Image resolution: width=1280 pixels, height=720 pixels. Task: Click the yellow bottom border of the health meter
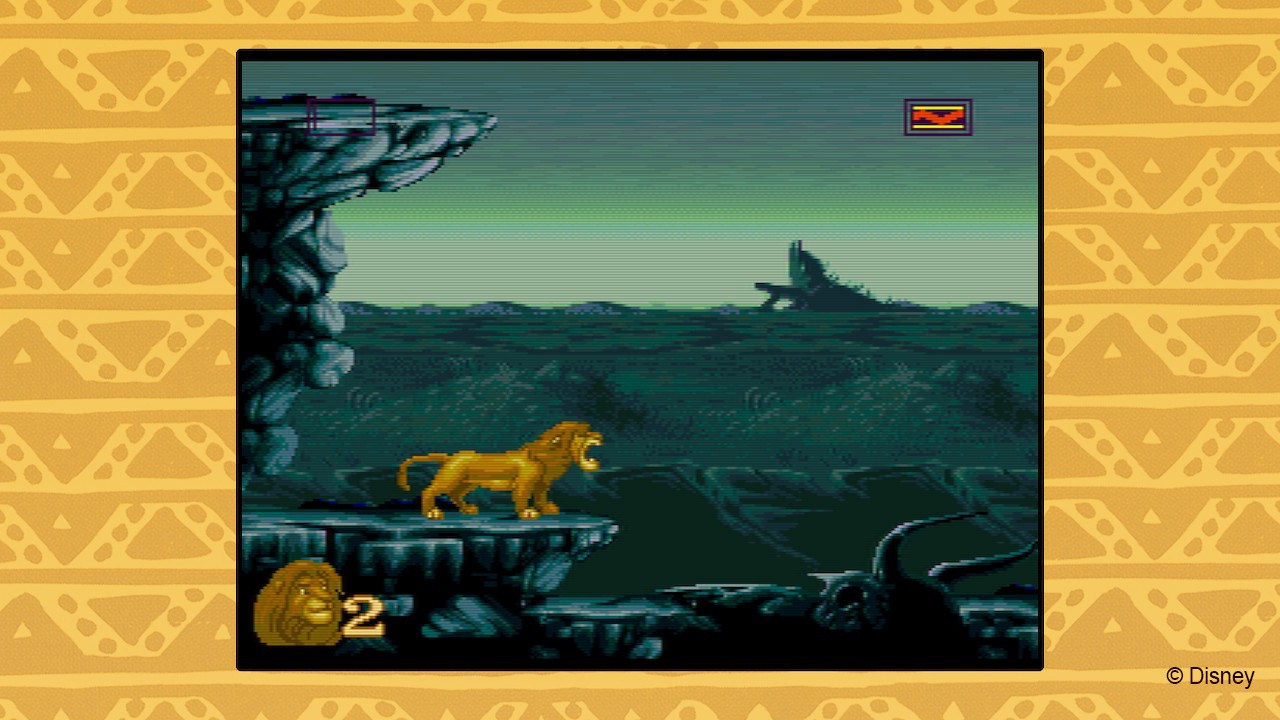(939, 128)
